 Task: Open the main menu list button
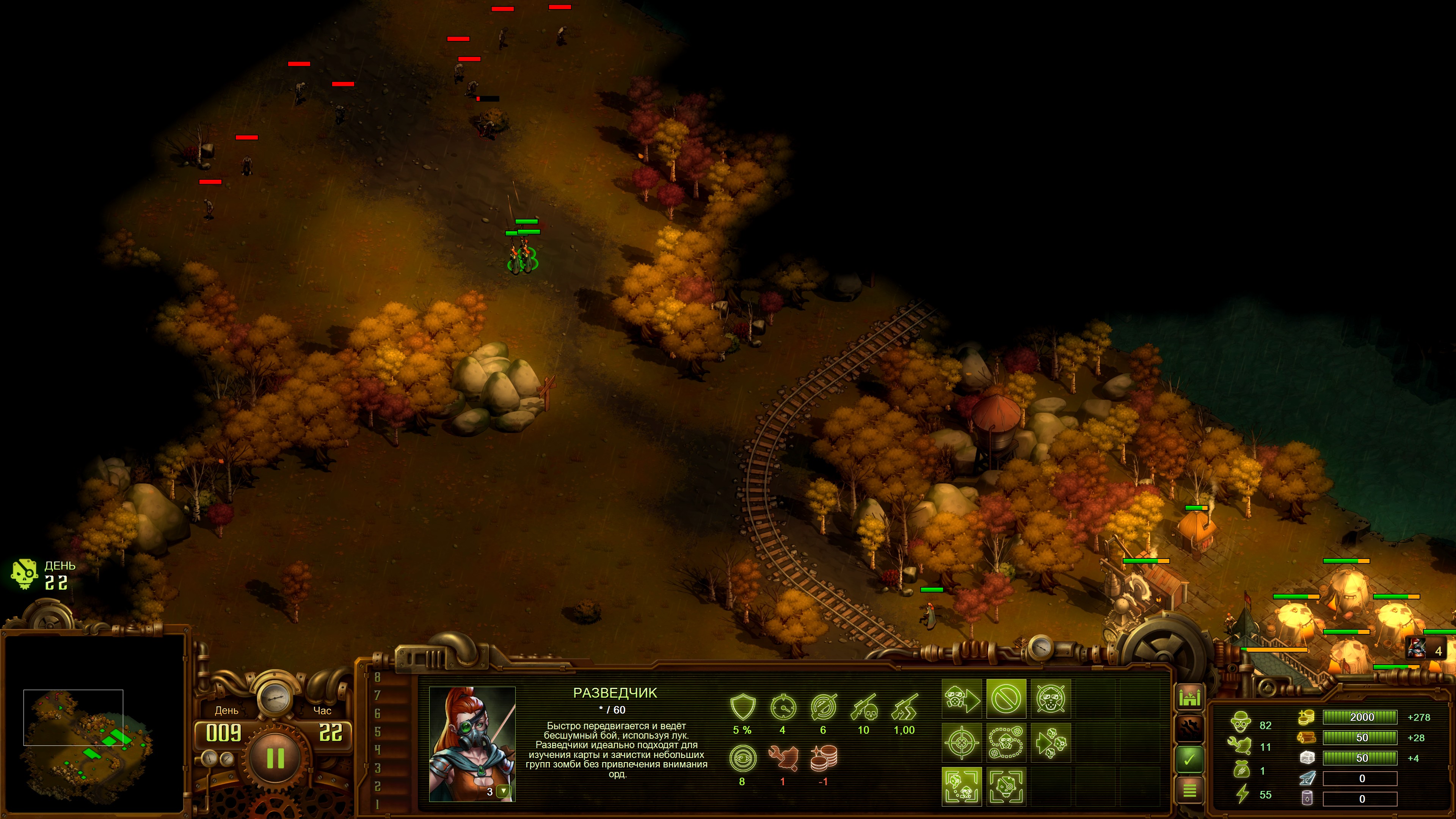[1189, 790]
